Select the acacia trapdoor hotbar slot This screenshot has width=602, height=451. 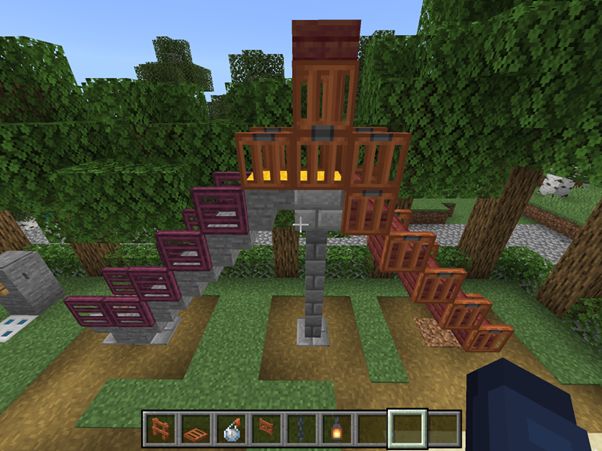tap(196, 428)
